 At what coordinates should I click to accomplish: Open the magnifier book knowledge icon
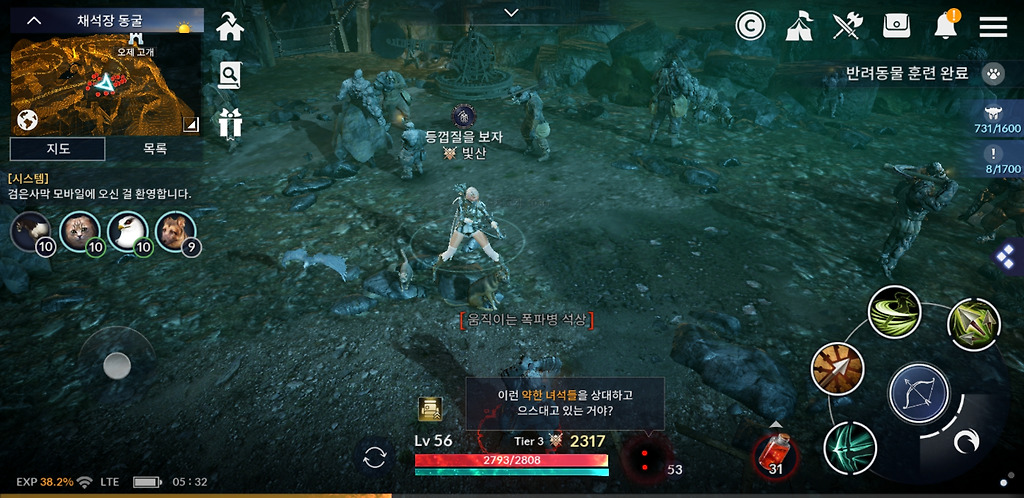pos(230,75)
